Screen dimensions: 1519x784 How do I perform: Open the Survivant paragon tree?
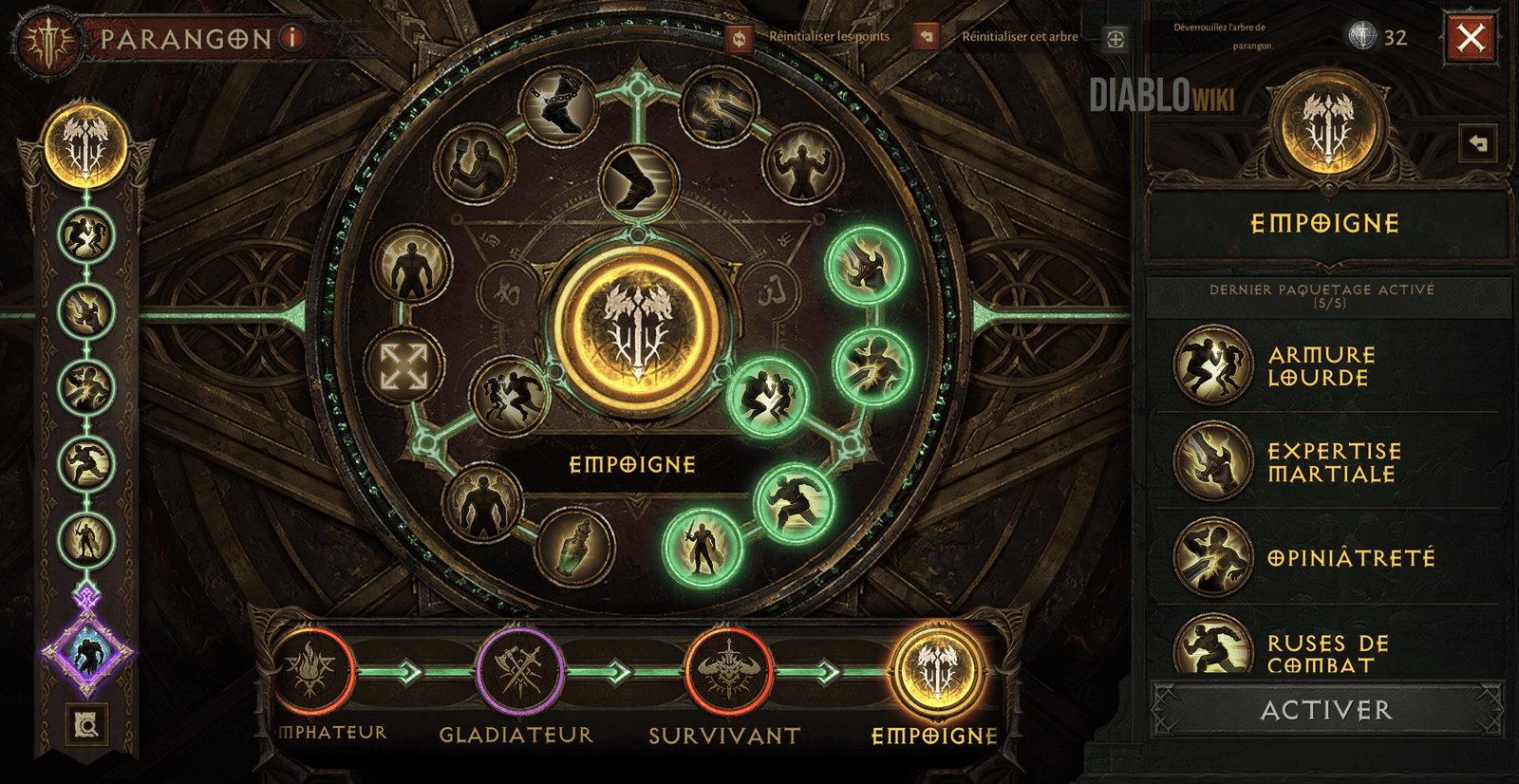728,672
